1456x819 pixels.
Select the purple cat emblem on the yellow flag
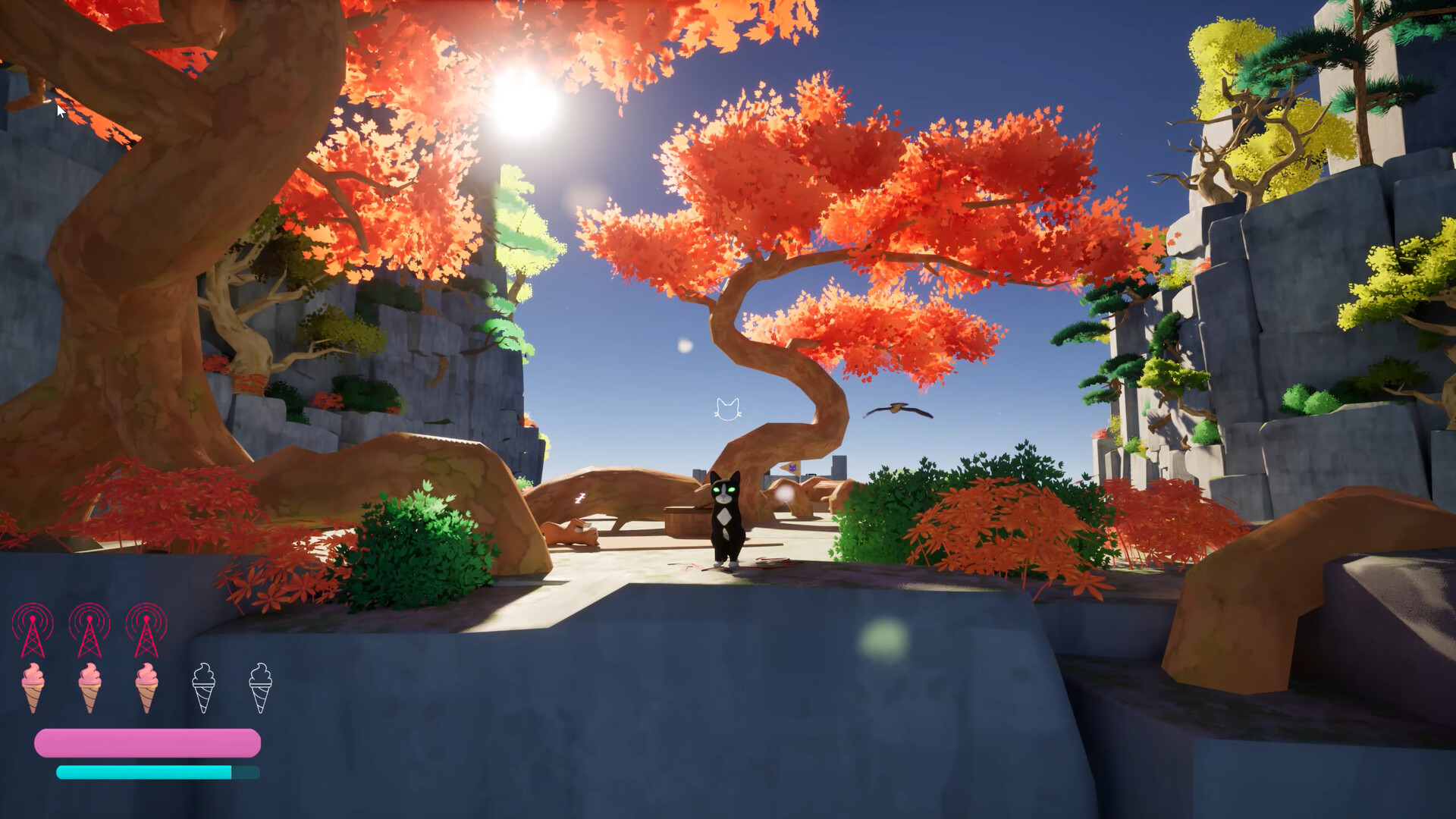[792, 467]
